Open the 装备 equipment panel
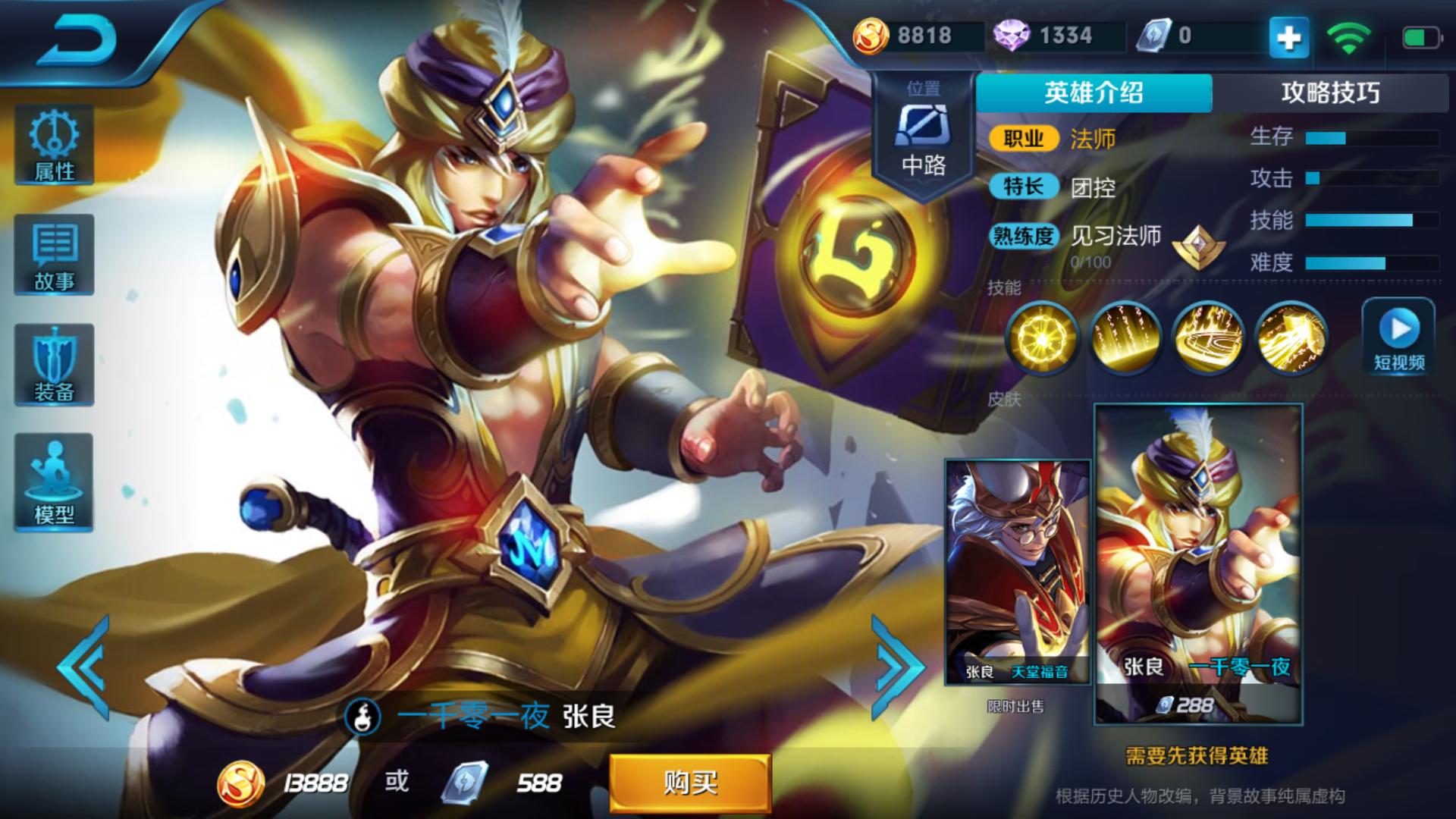The height and width of the screenshot is (819, 1456). [54, 366]
